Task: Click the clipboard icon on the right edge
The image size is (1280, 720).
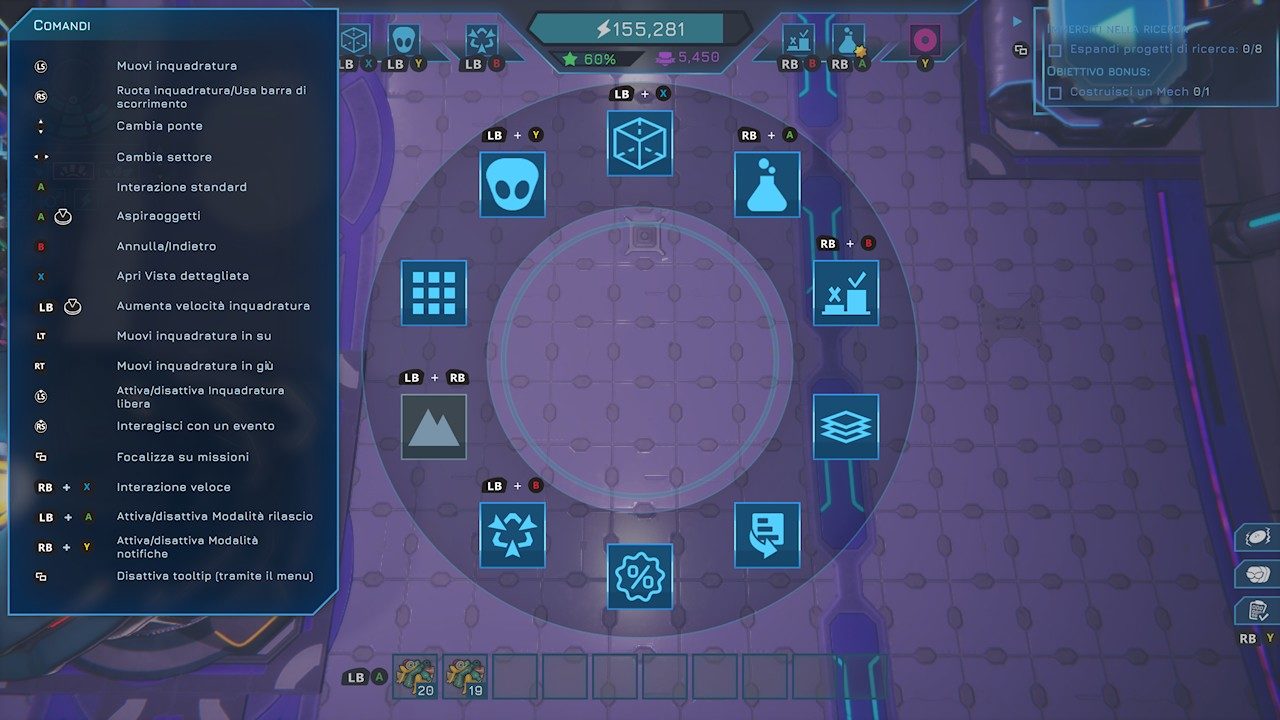Action: point(1258,610)
